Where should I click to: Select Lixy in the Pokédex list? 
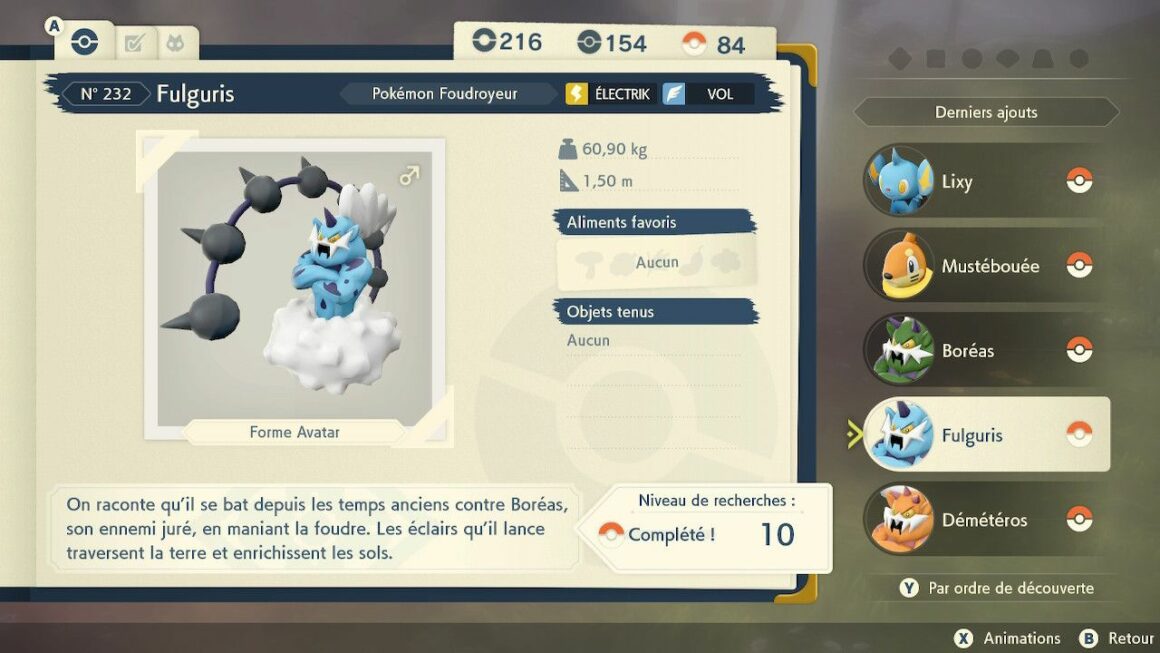pyautogui.click(x=985, y=182)
